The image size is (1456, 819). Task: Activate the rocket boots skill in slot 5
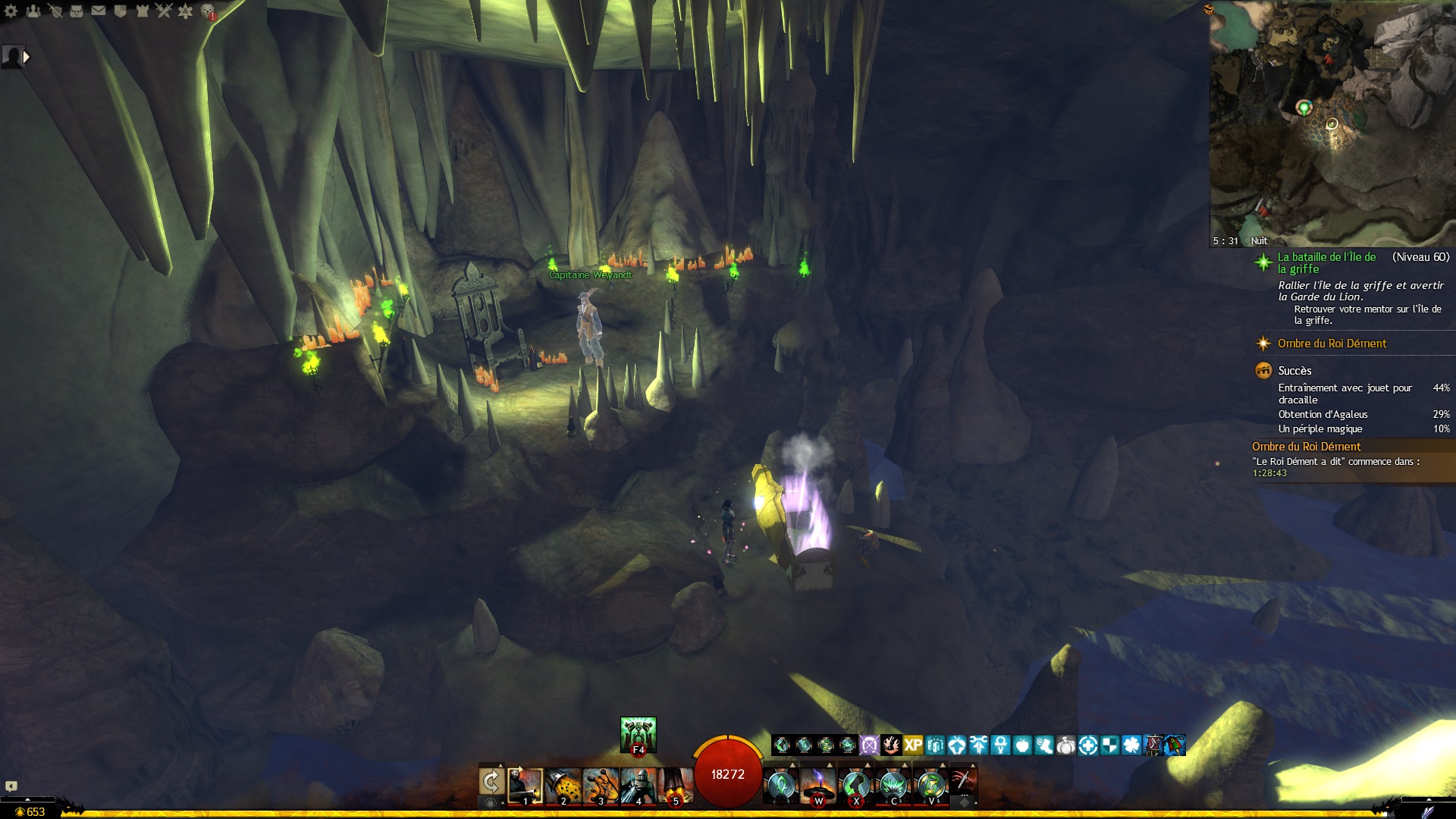point(675,786)
